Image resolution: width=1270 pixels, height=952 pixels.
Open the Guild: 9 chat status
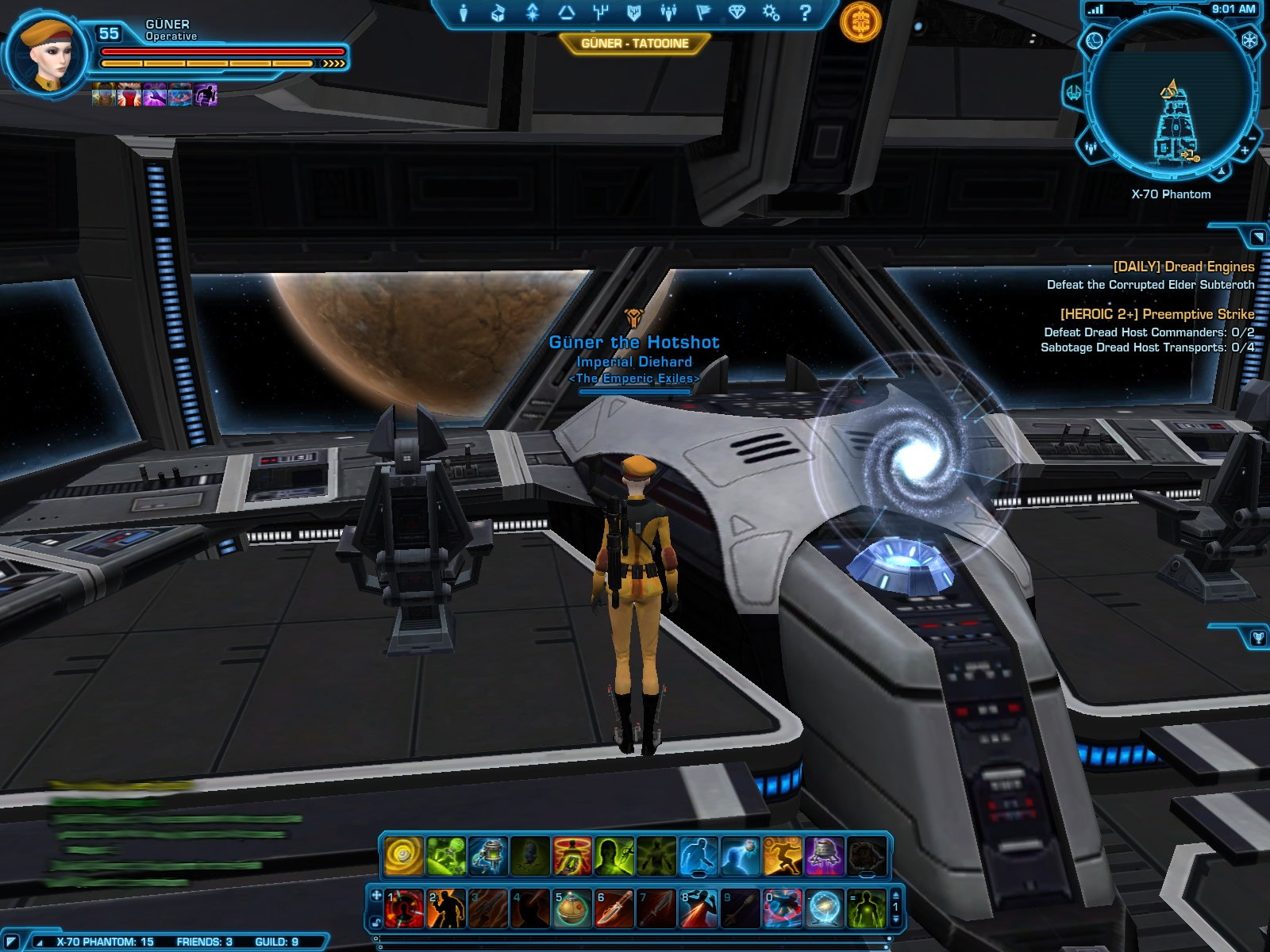(276, 942)
